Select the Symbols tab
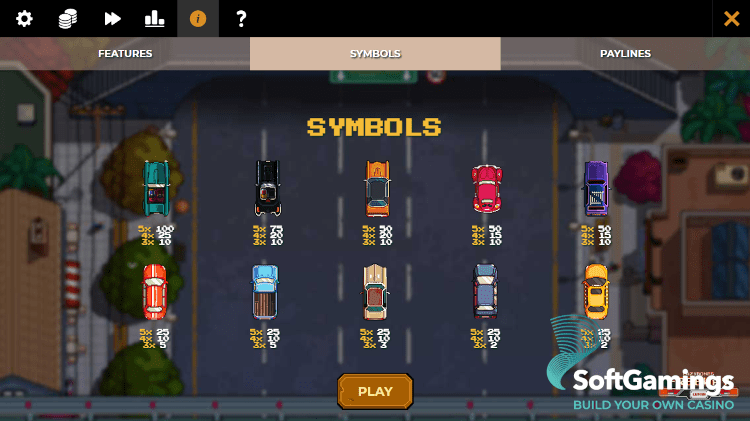This screenshot has width=750, height=421. 375,54
